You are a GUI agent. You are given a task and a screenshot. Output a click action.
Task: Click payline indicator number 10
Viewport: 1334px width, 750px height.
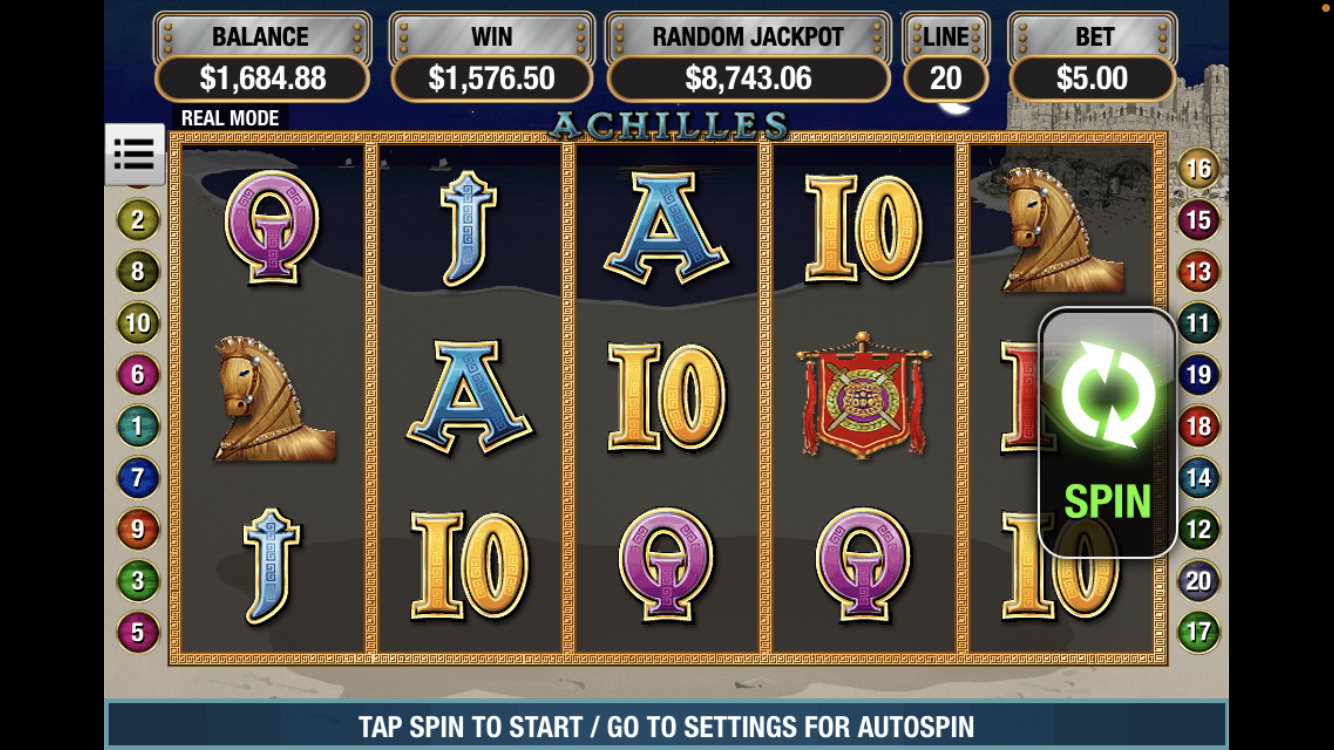(x=138, y=323)
